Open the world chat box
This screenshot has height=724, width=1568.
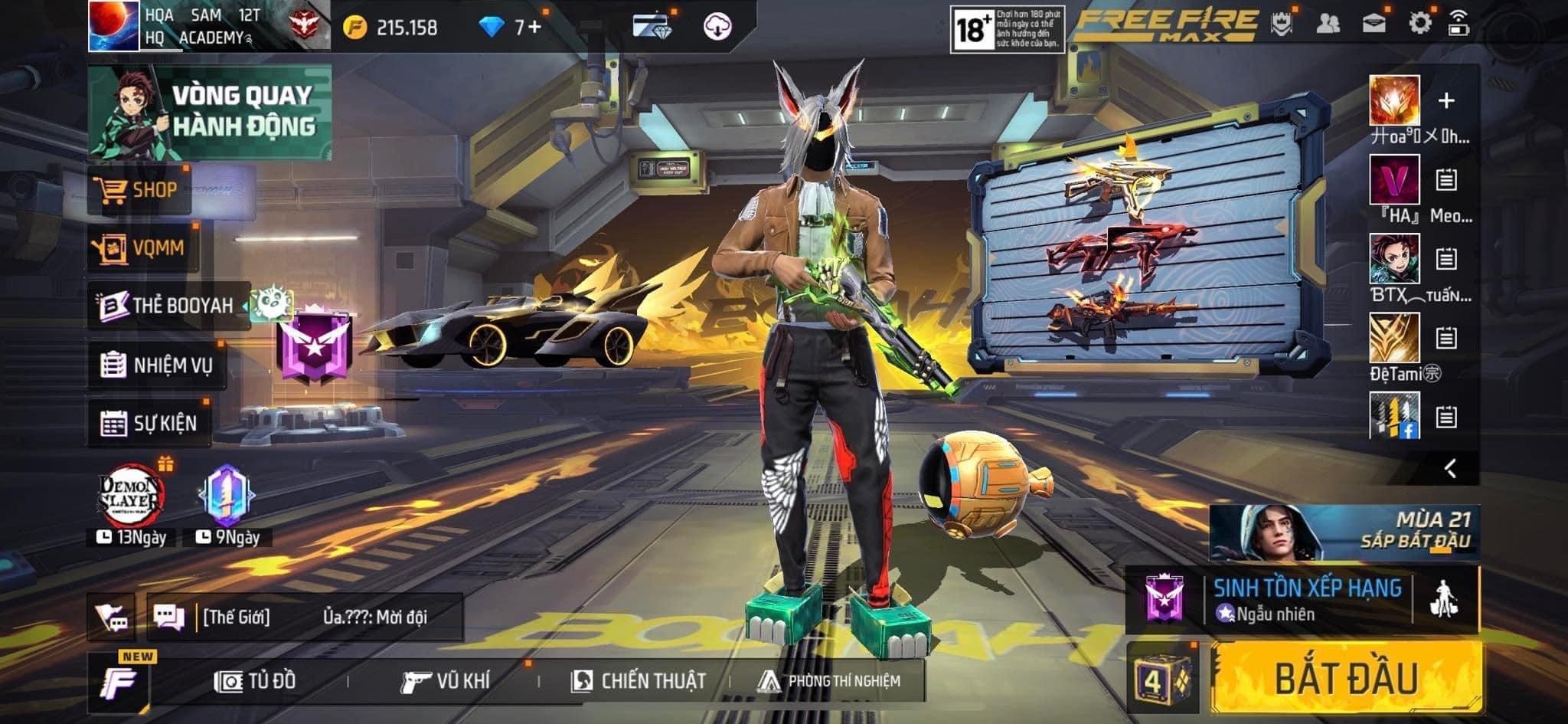coord(305,617)
